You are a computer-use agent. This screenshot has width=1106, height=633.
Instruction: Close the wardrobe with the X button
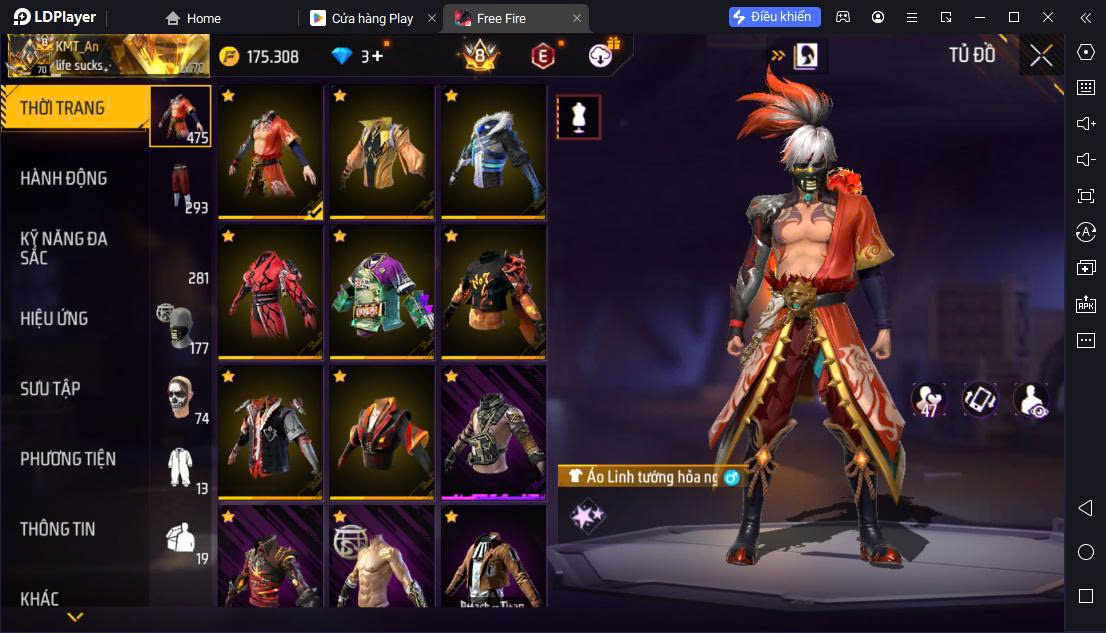click(x=1041, y=55)
